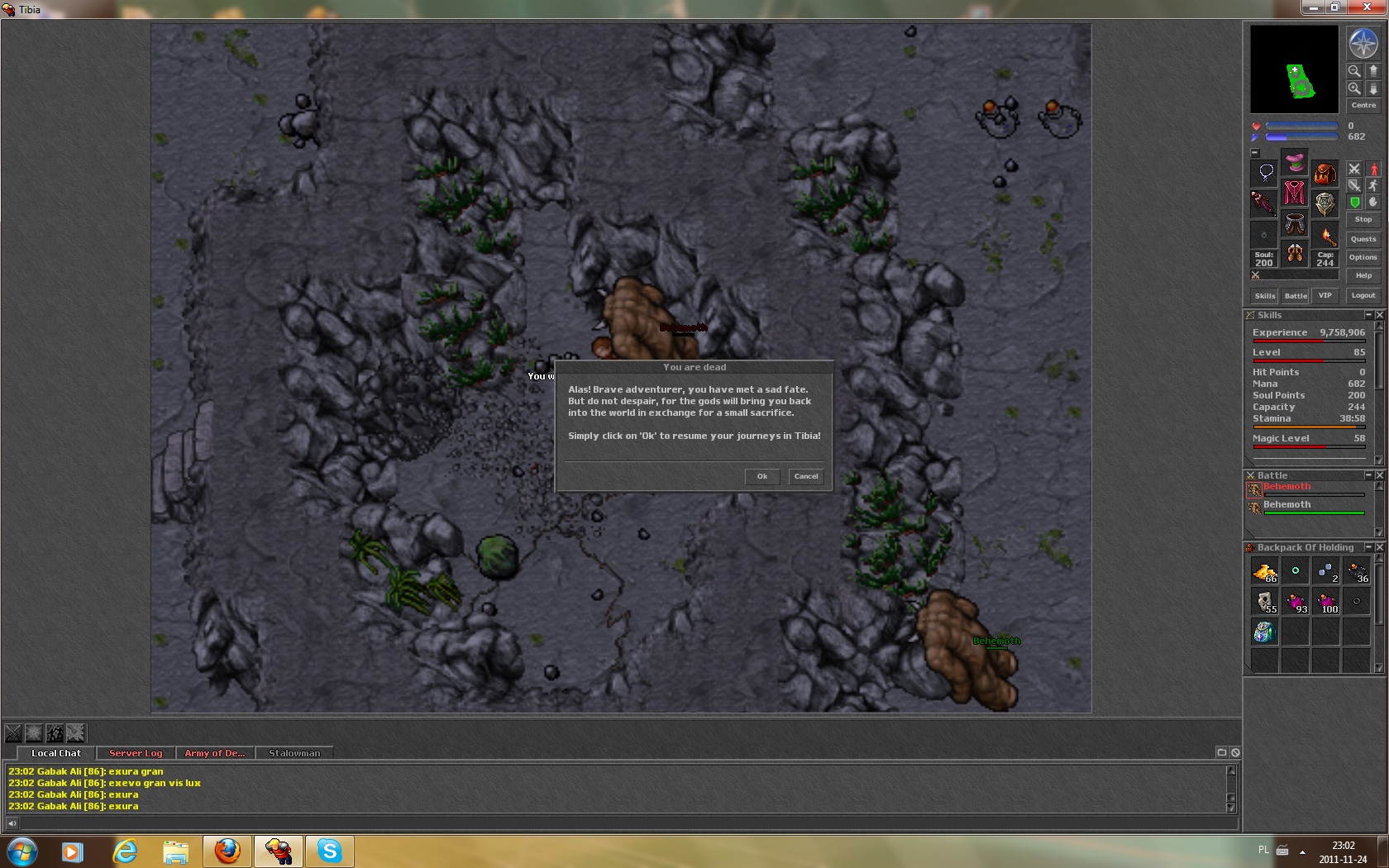Select the red-named Behemoth in Battle list
1389x868 pixels.
(x=1286, y=487)
